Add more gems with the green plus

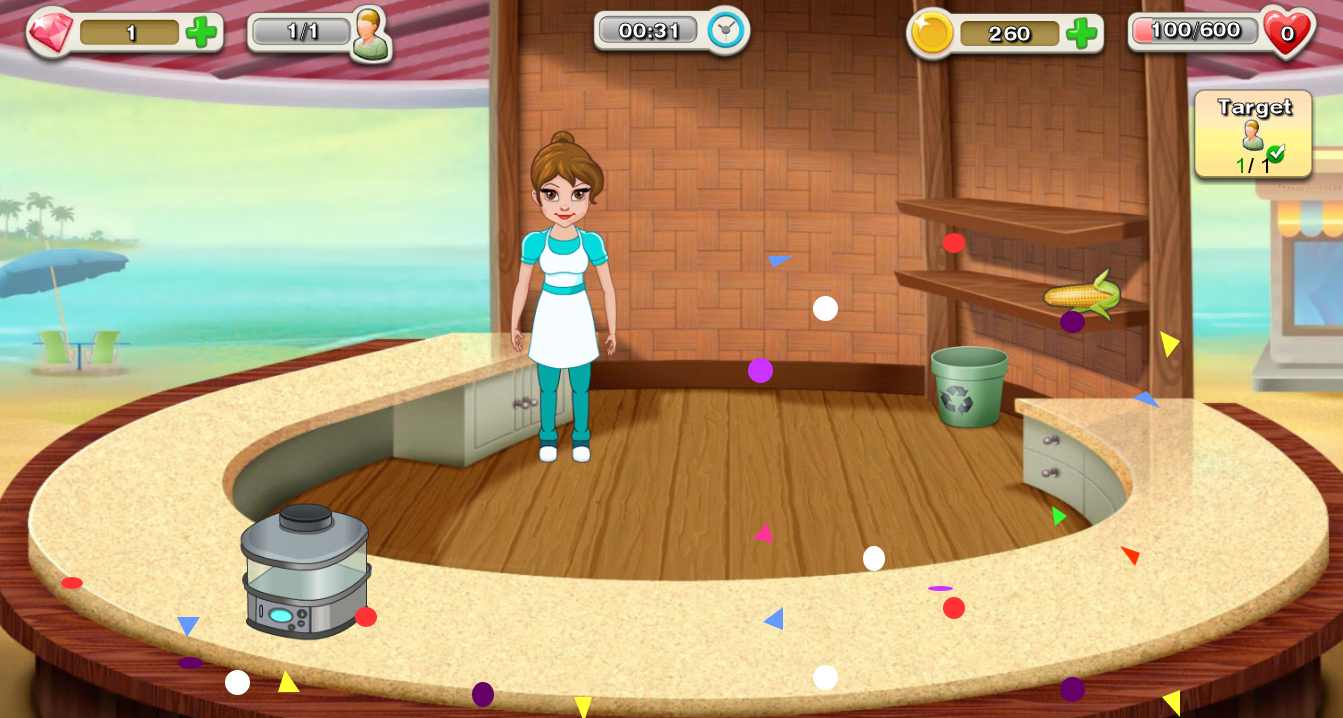[x=202, y=33]
